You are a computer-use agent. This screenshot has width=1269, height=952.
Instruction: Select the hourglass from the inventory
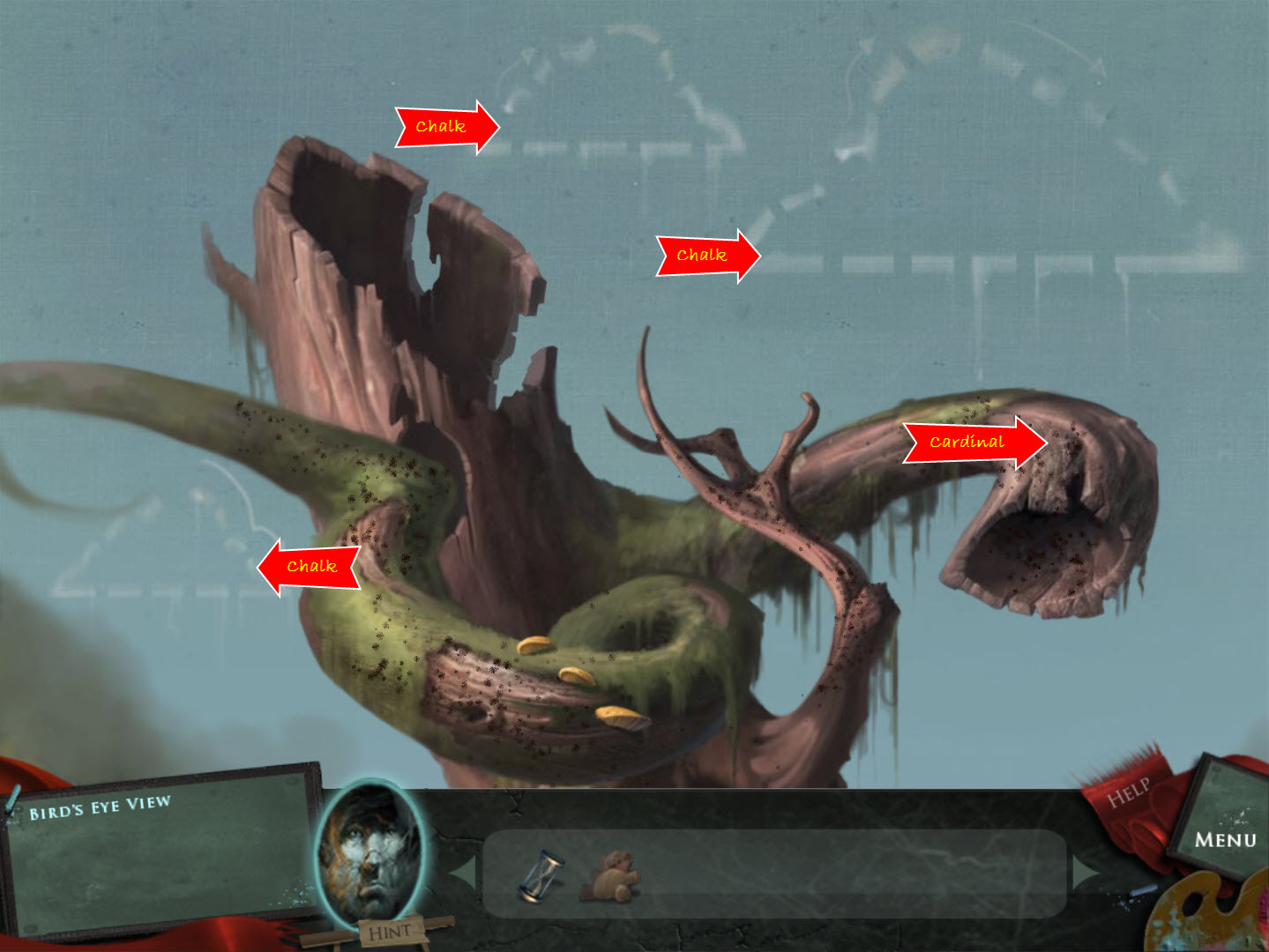pyautogui.click(x=542, y=873)
